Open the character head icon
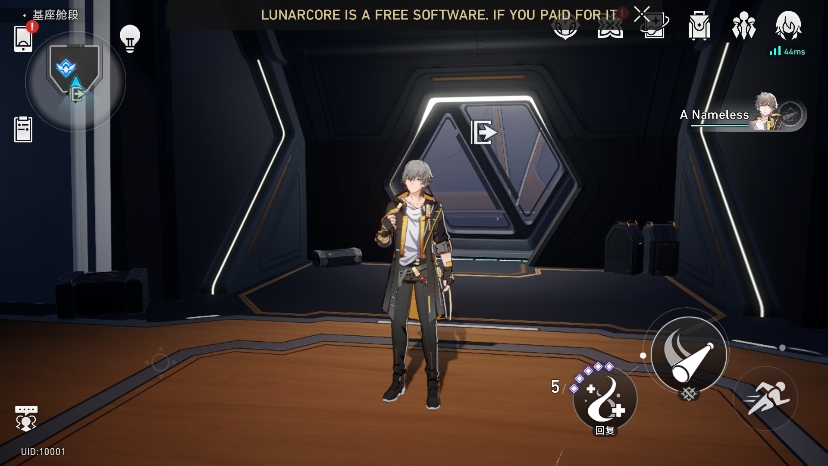This screenshot has width=828, height=466. point(788,26)
